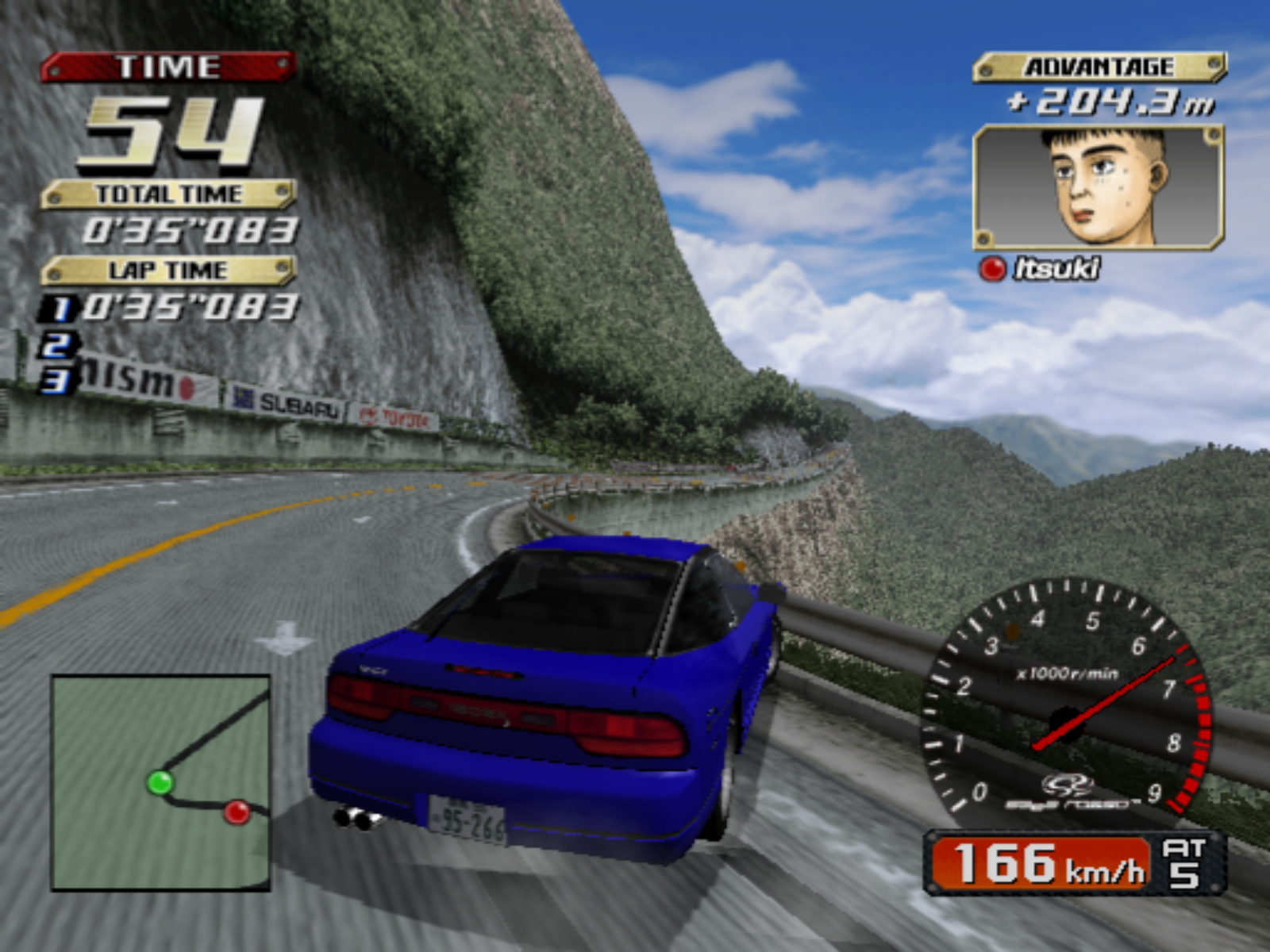Click the green marker on the minimap
The image size is (1270, 952).
click(x=160, y=783)
